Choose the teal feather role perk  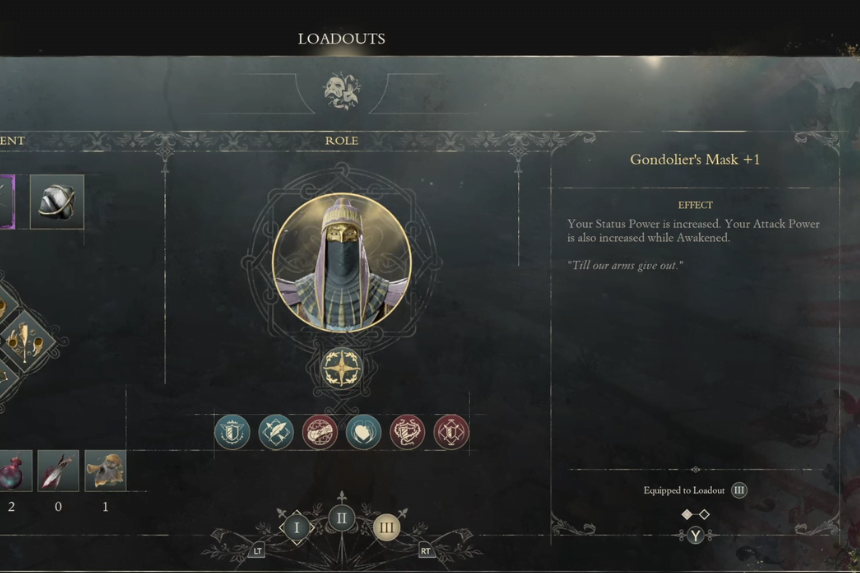[276, 432]
